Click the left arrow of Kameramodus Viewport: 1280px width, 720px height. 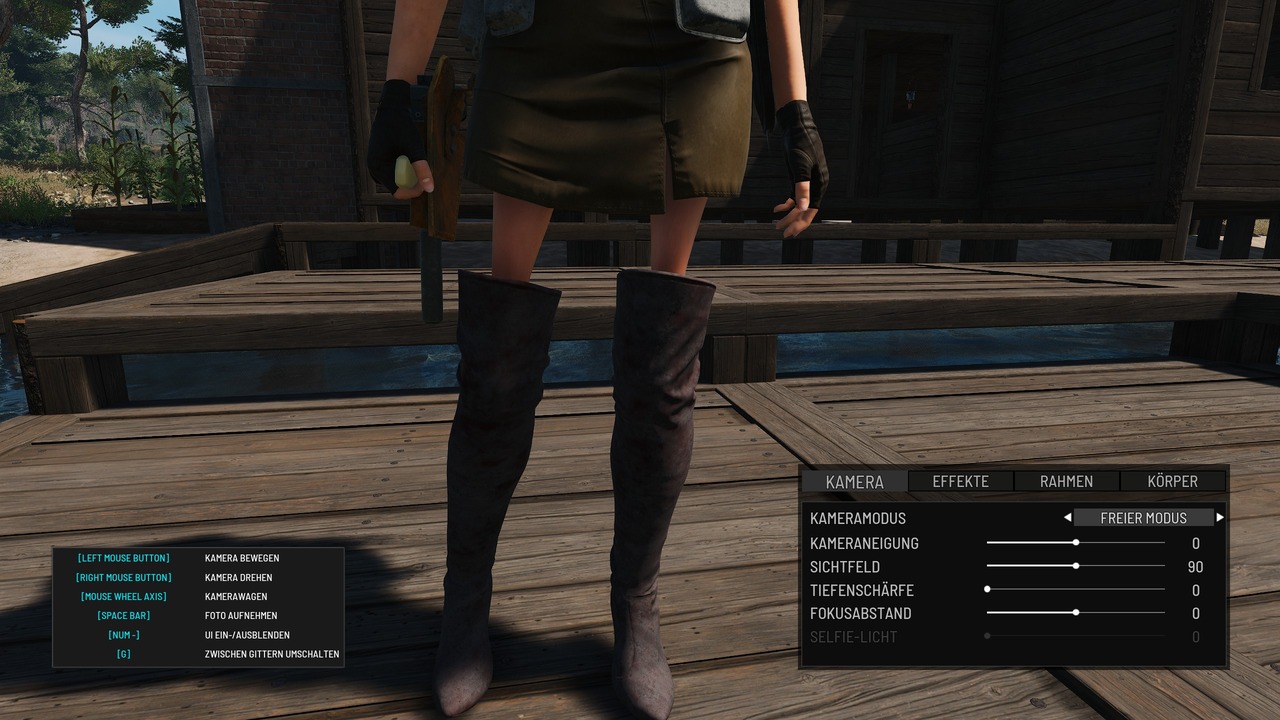pos(1067,518)
